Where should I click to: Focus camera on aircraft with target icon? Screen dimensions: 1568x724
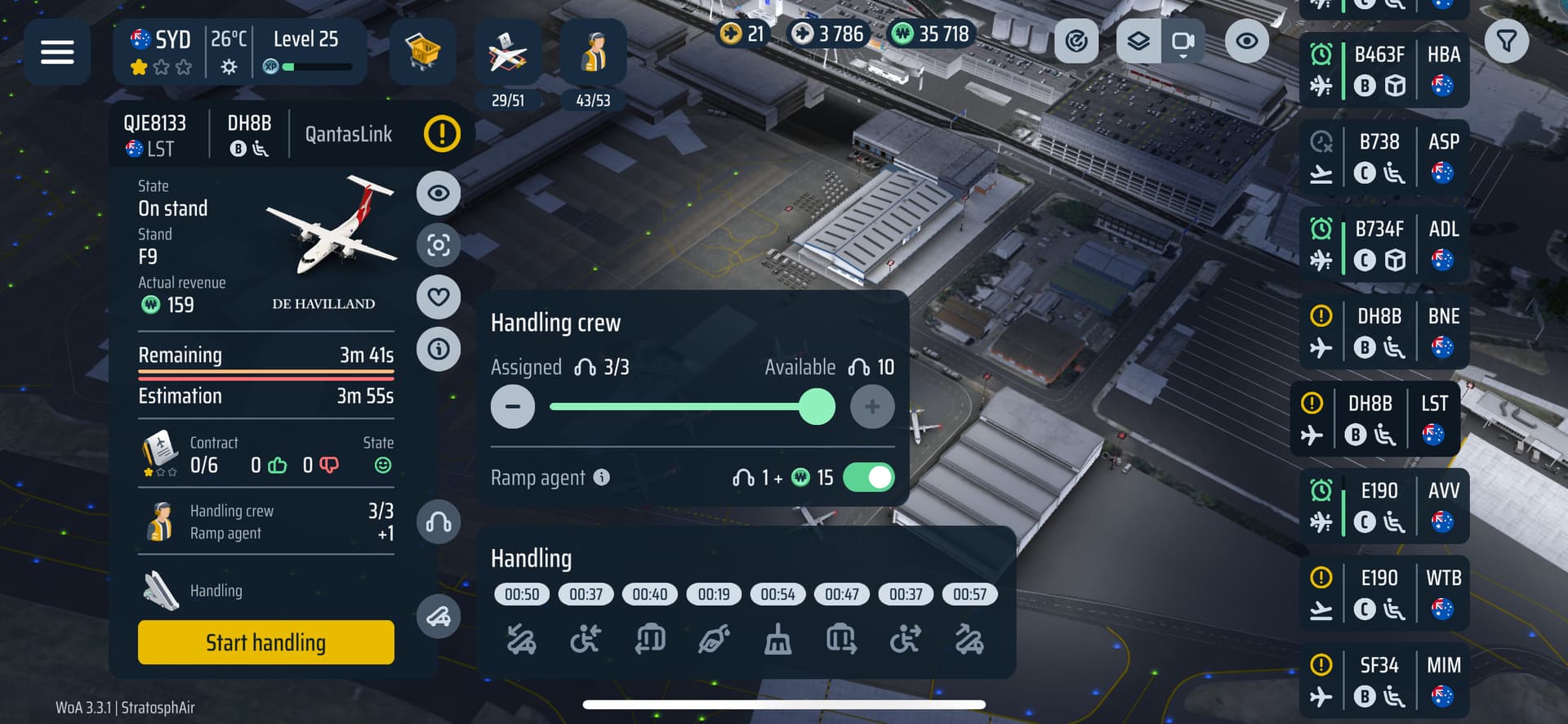point(439,245)
